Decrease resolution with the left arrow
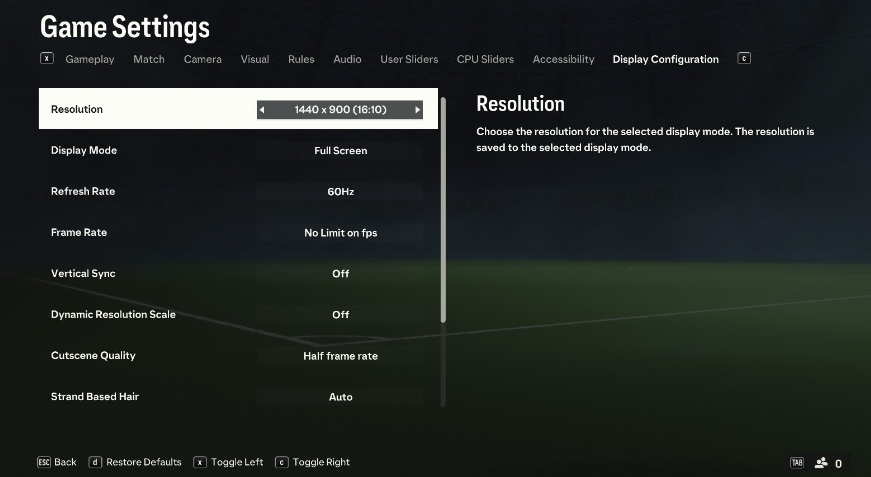Image resolution: width=871 pixels, height=477 pixels. [x=262, y=110]
